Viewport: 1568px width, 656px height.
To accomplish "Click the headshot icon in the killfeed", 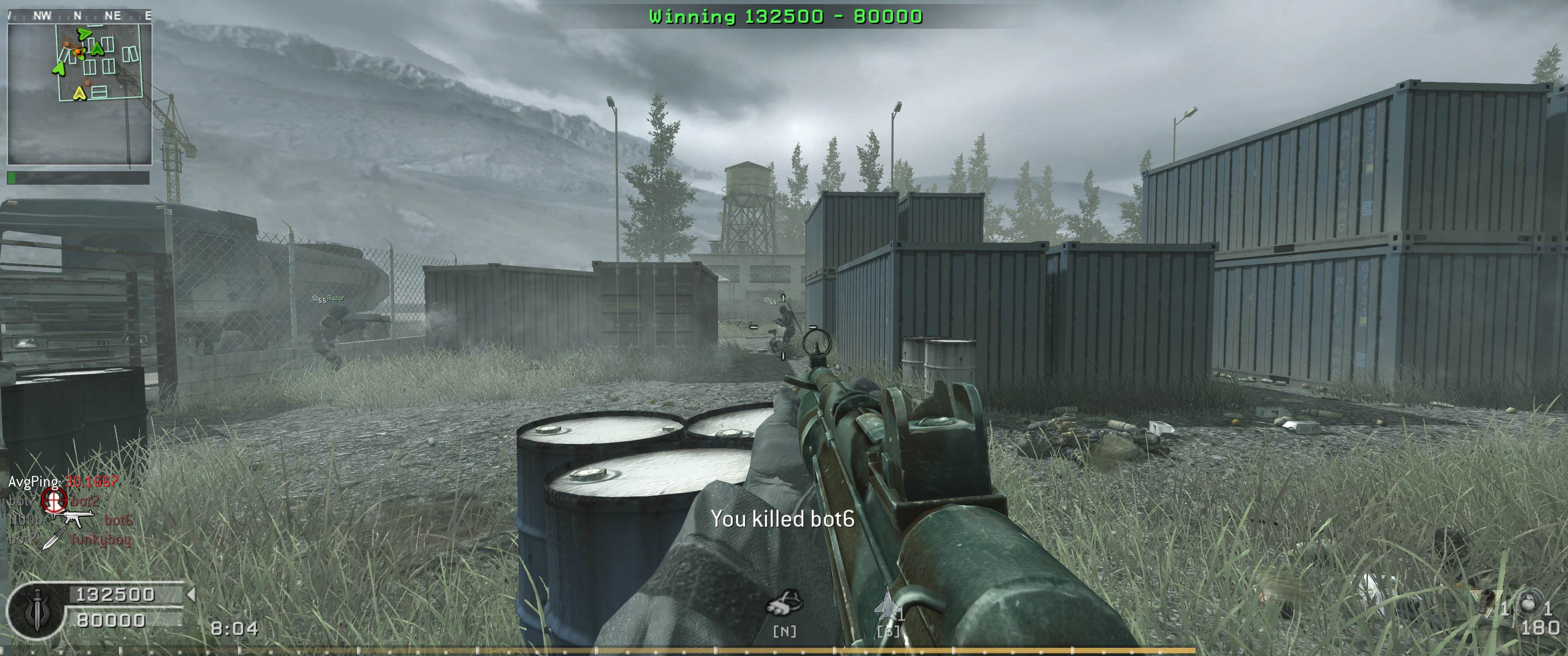I will pos(54,502).
